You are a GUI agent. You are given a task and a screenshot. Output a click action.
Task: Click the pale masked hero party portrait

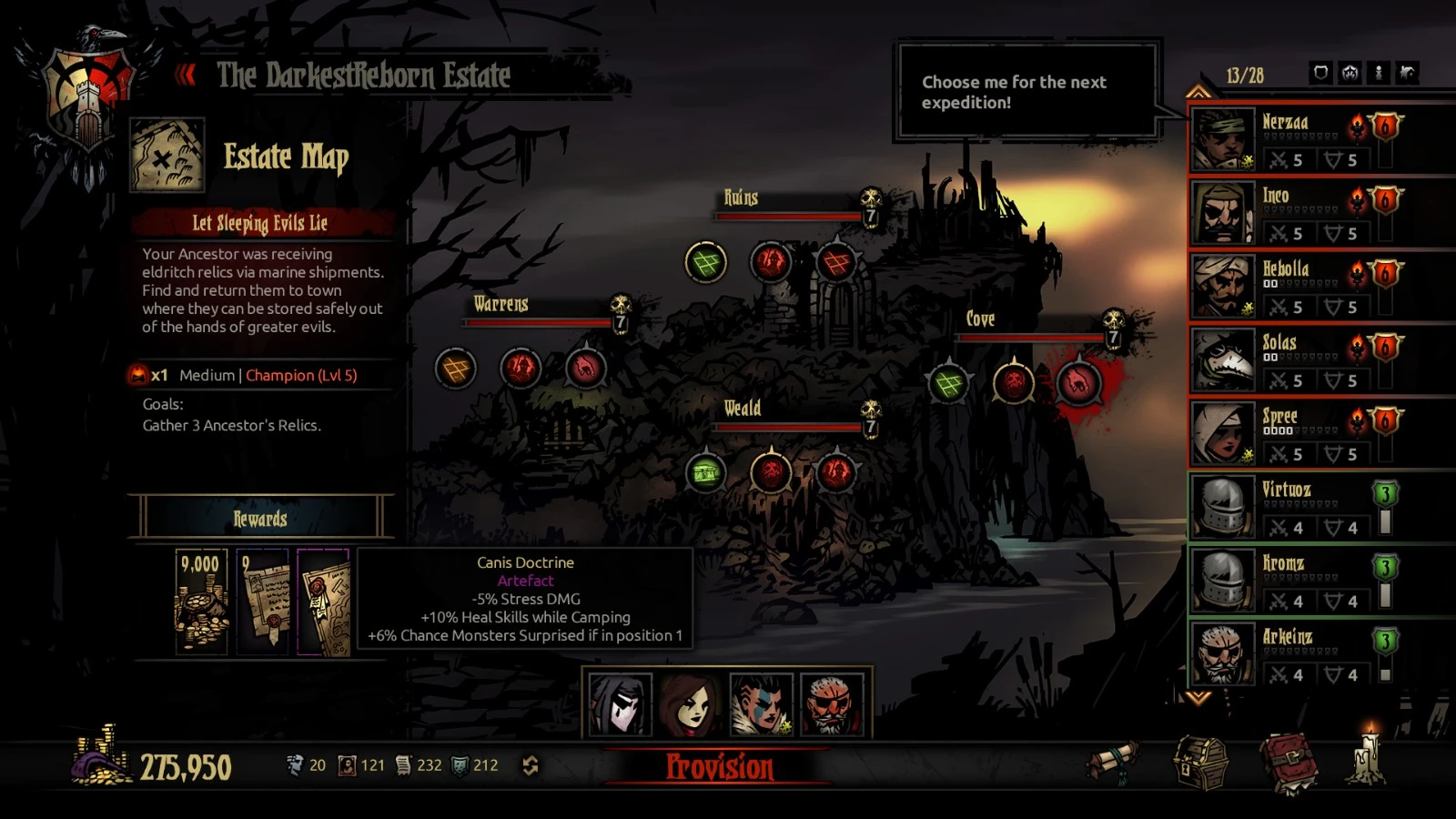[x=620, y=704]
